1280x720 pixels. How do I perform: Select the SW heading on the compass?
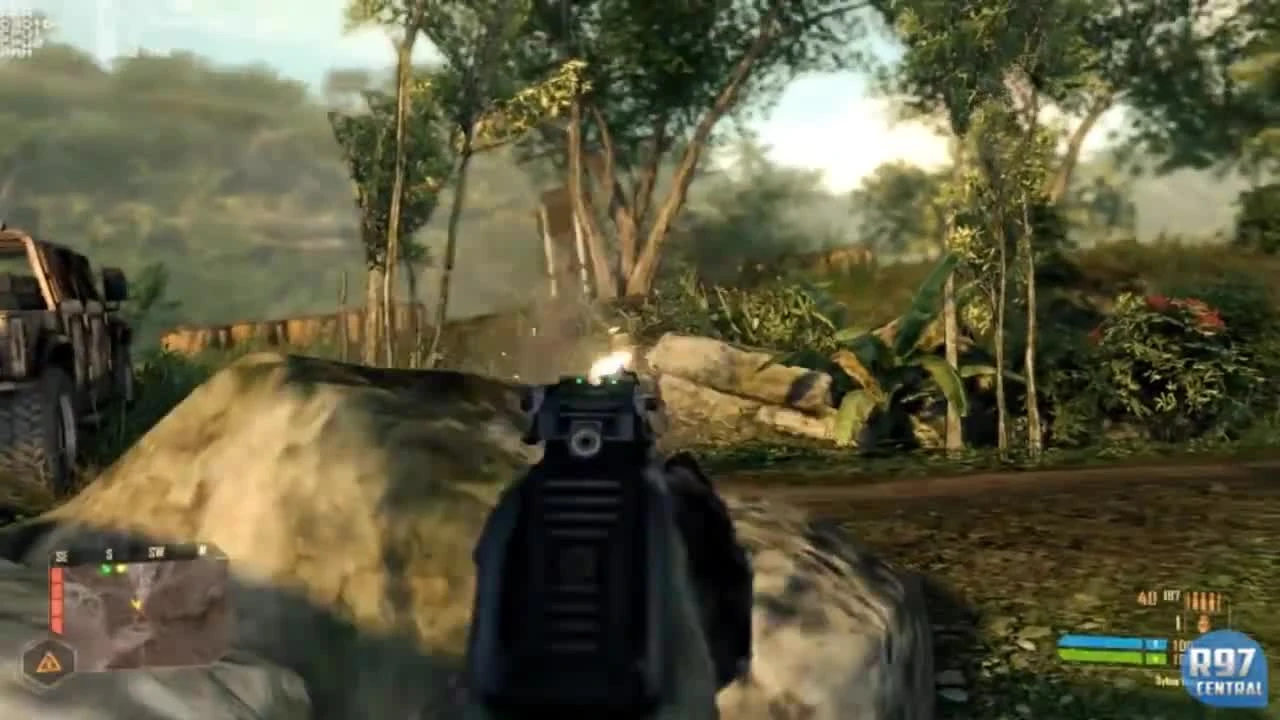pyautogui.click(x=155, y=551)
